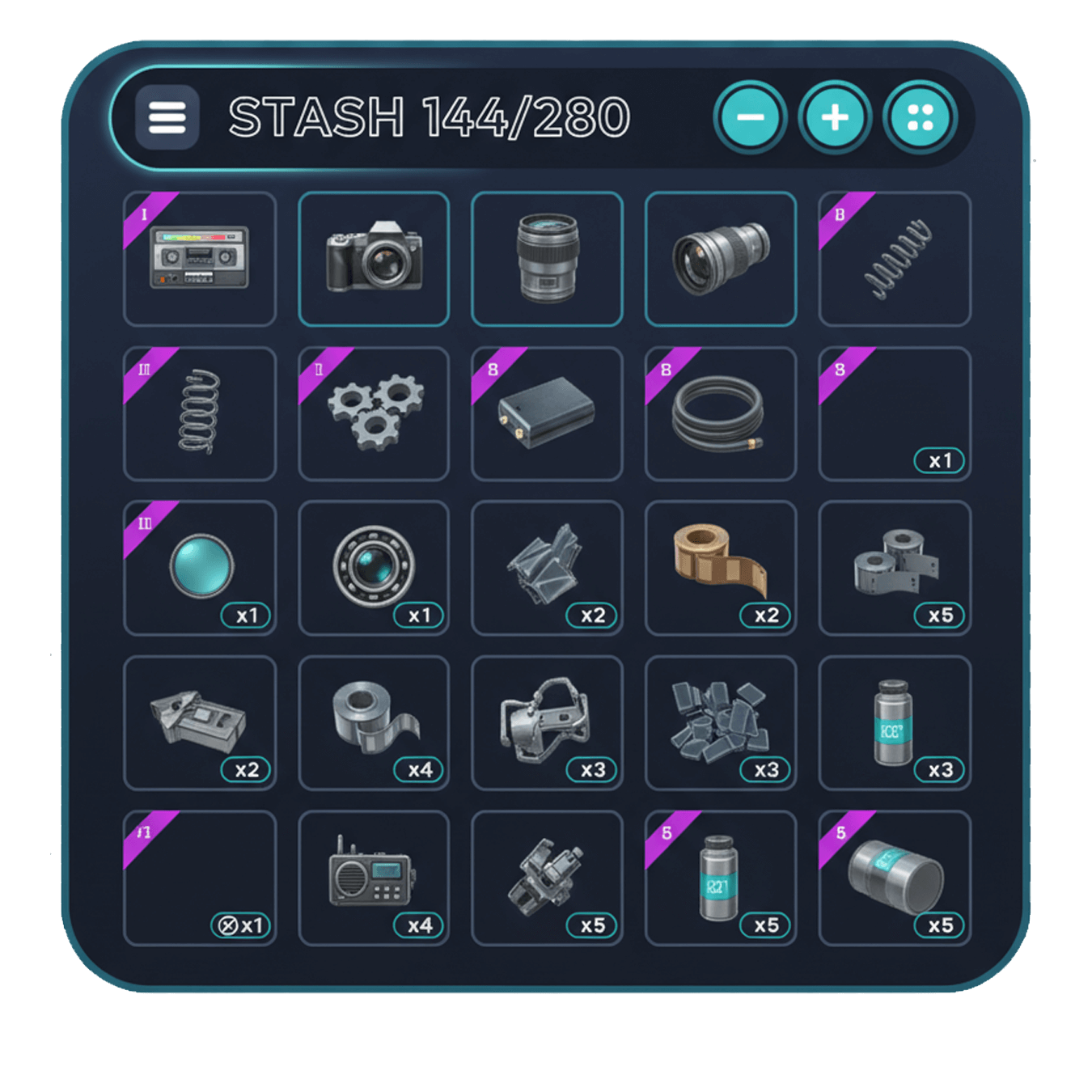Click the teal round lens cap item
This screenshot has height=1092, width=1092.
click(200, 566)
